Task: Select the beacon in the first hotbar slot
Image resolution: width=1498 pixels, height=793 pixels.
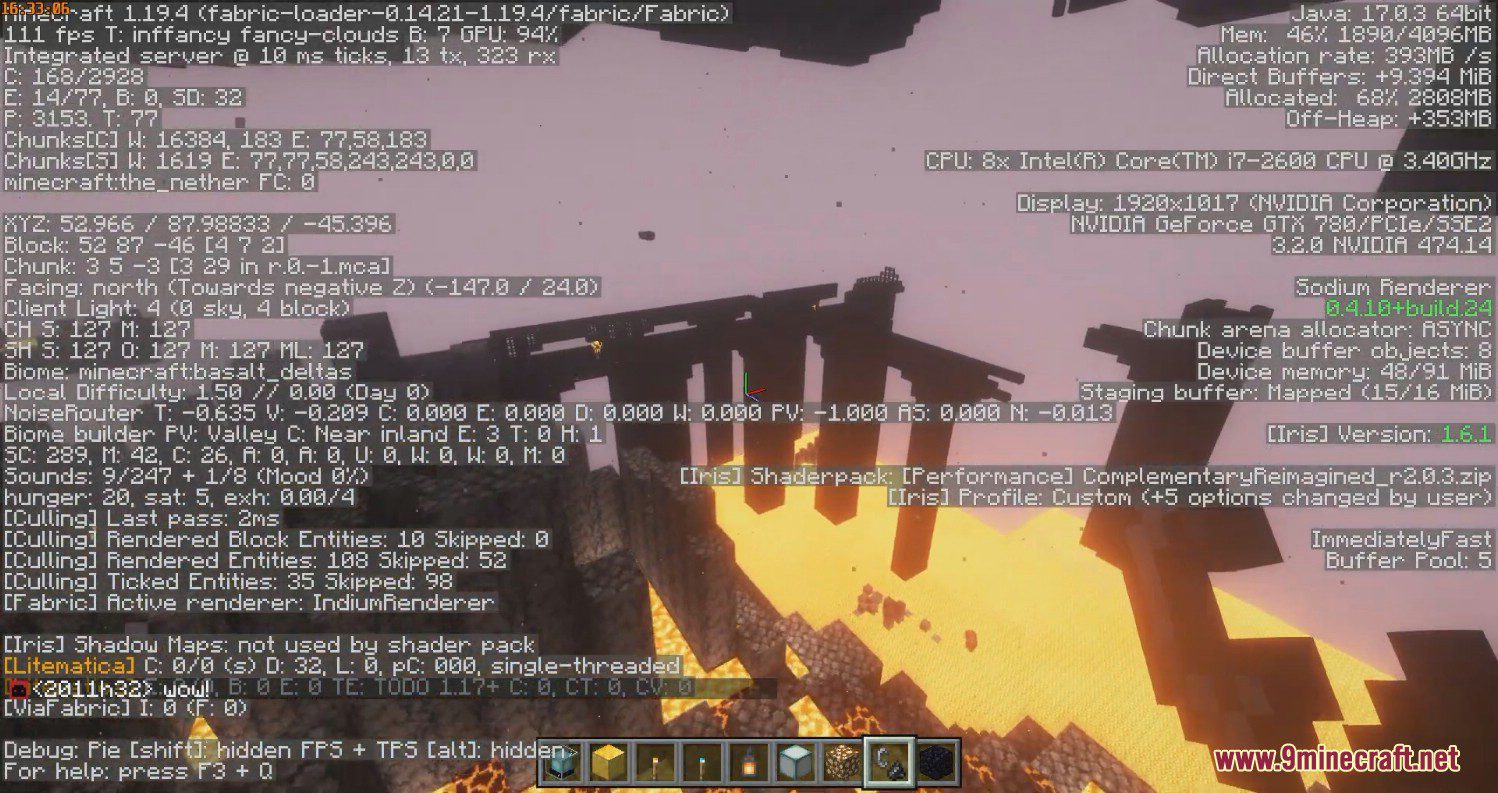Action: click(560, 764)
